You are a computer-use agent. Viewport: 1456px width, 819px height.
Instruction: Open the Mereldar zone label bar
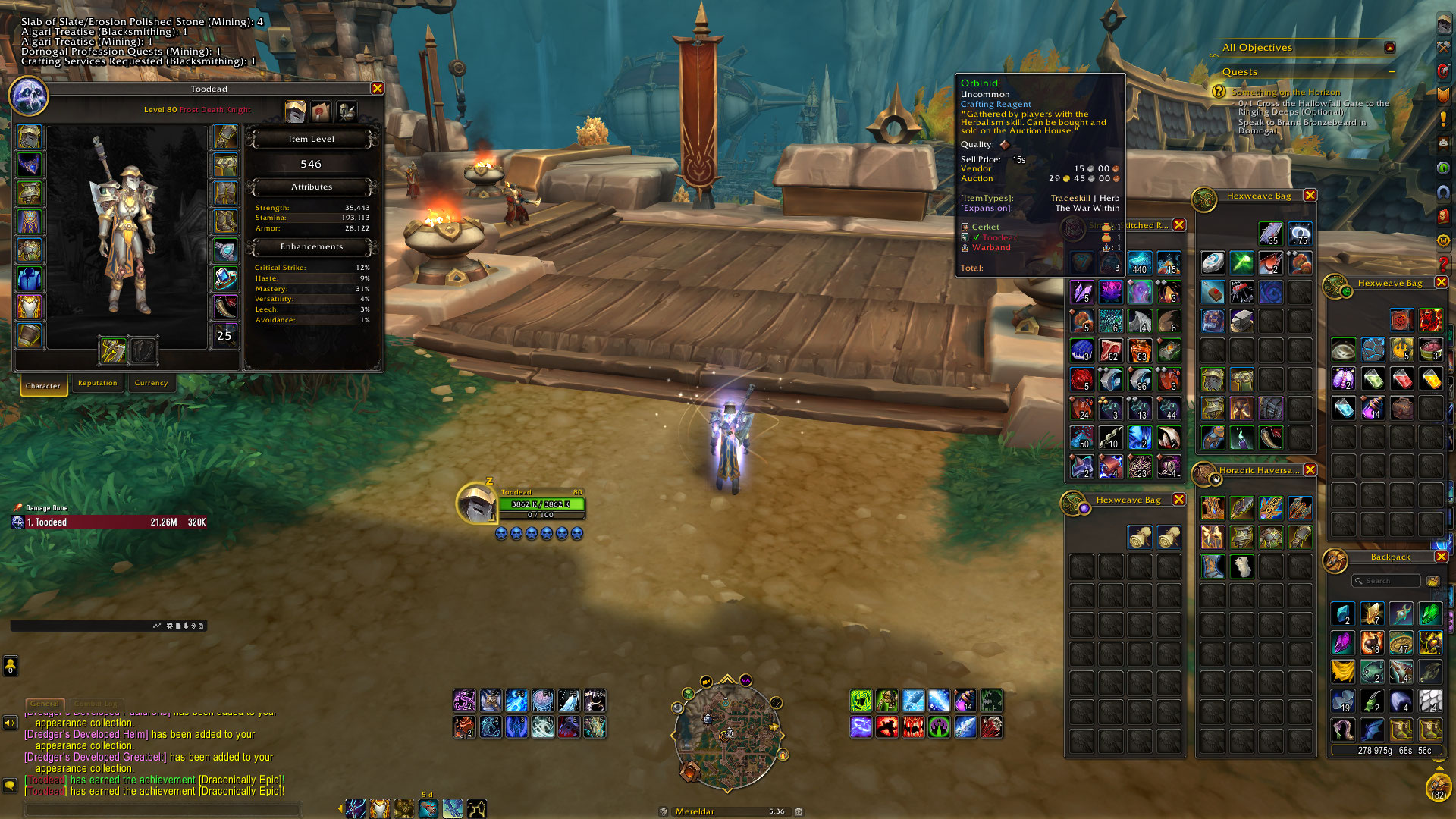point(728,811)
